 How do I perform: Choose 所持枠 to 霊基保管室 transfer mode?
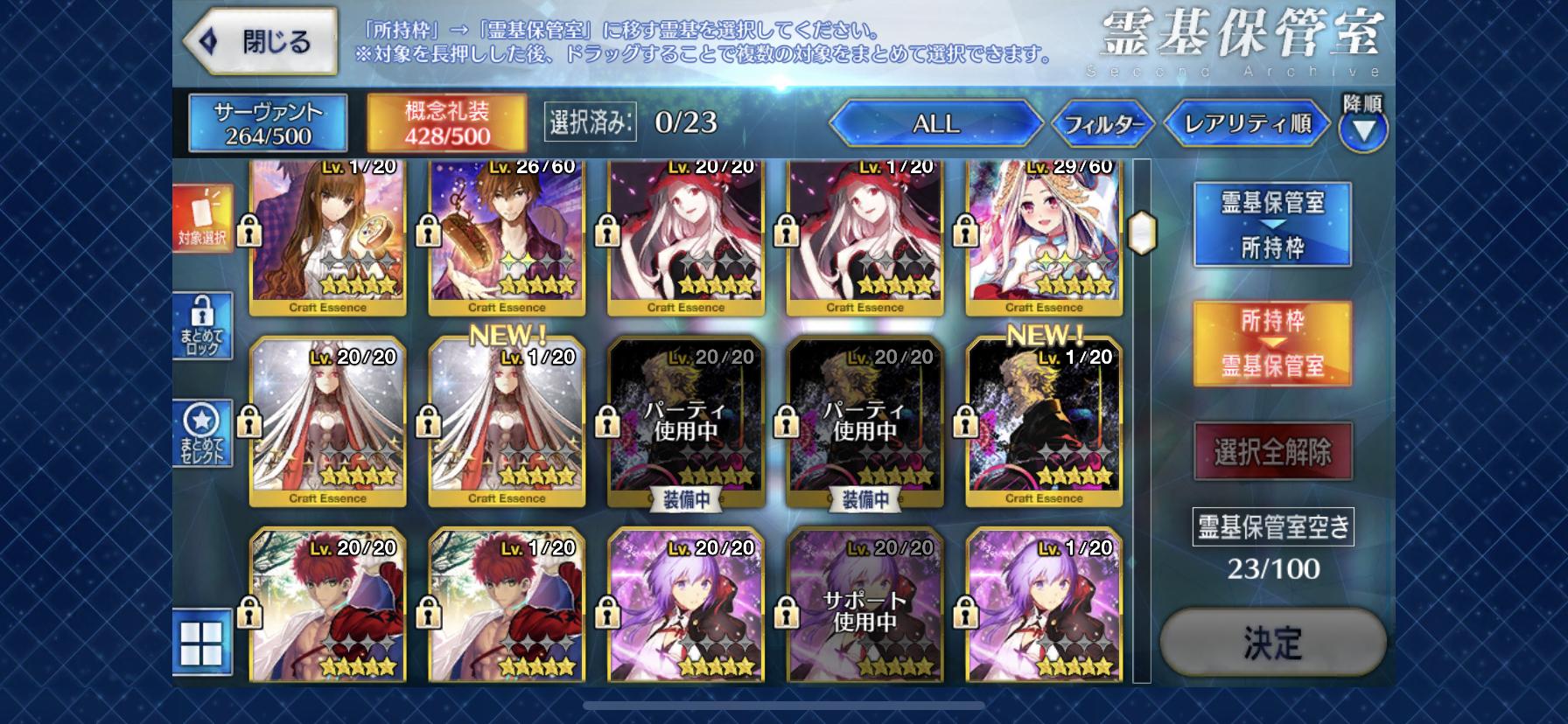[1272, 344]
